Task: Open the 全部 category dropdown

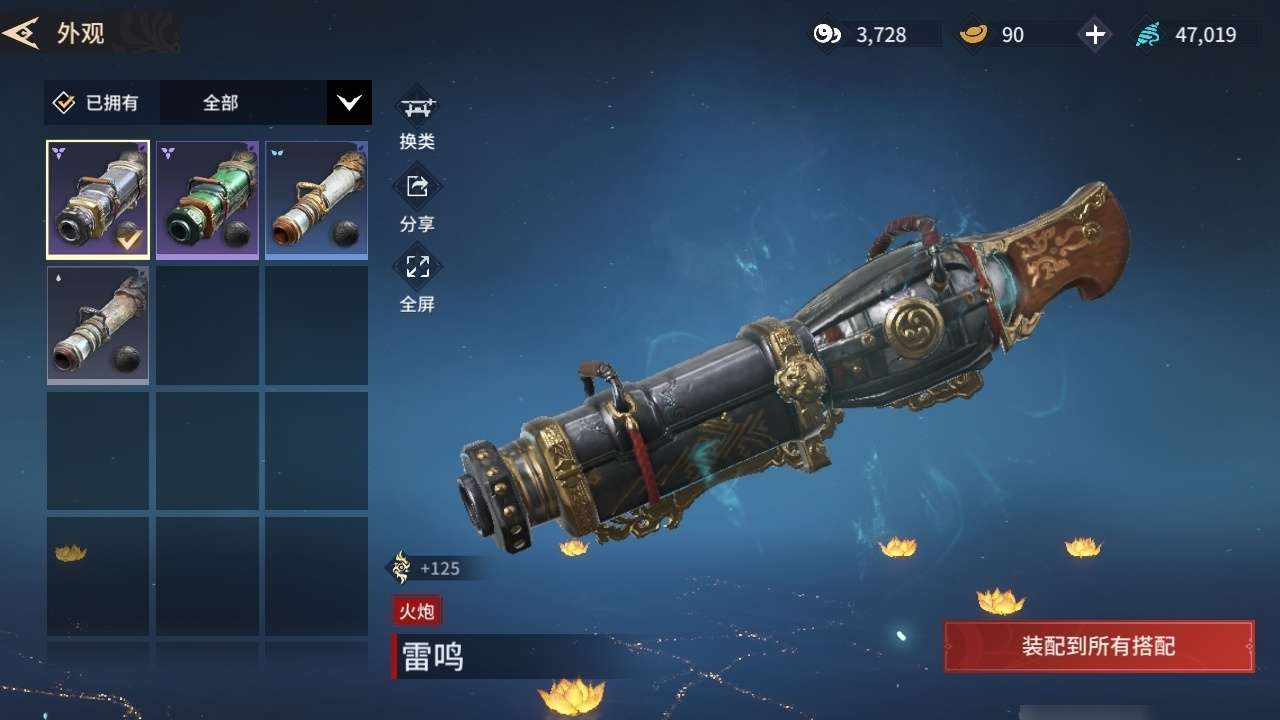Action: pyautogui.click(x=348, y=102)
